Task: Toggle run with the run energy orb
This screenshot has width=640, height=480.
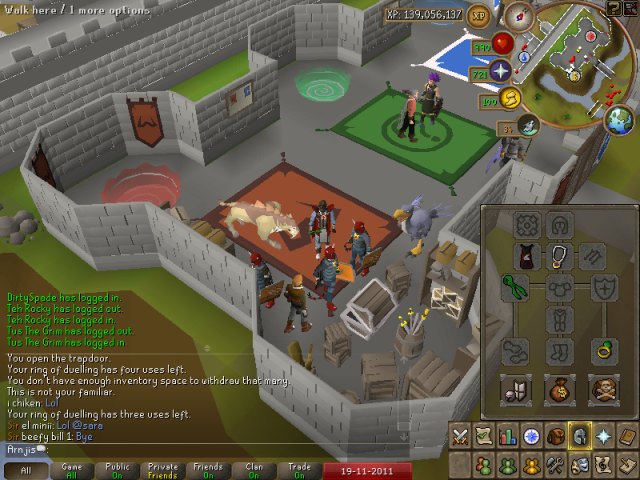Action: tap(511, 98)
